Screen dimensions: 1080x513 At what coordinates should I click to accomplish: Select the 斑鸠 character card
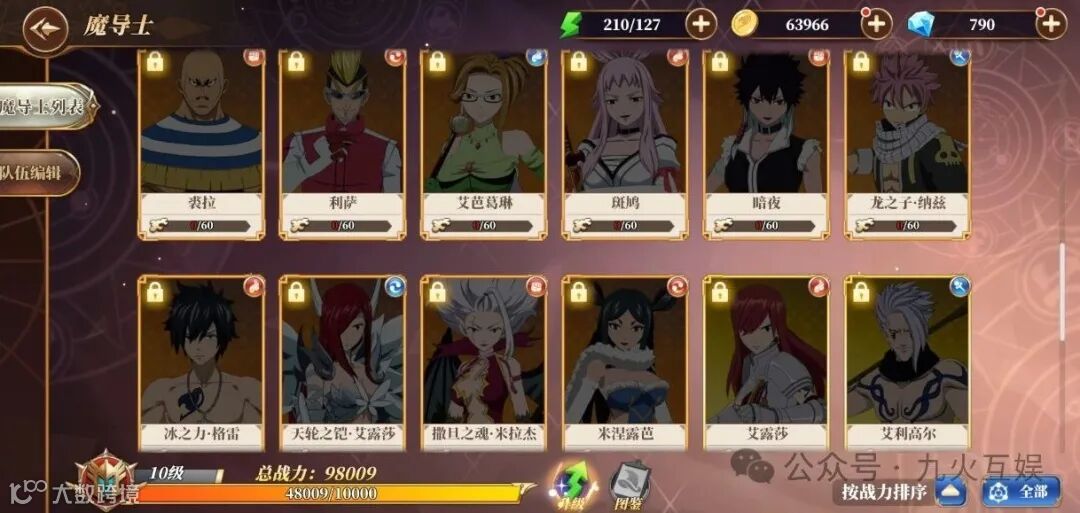(x=625, y=140)
